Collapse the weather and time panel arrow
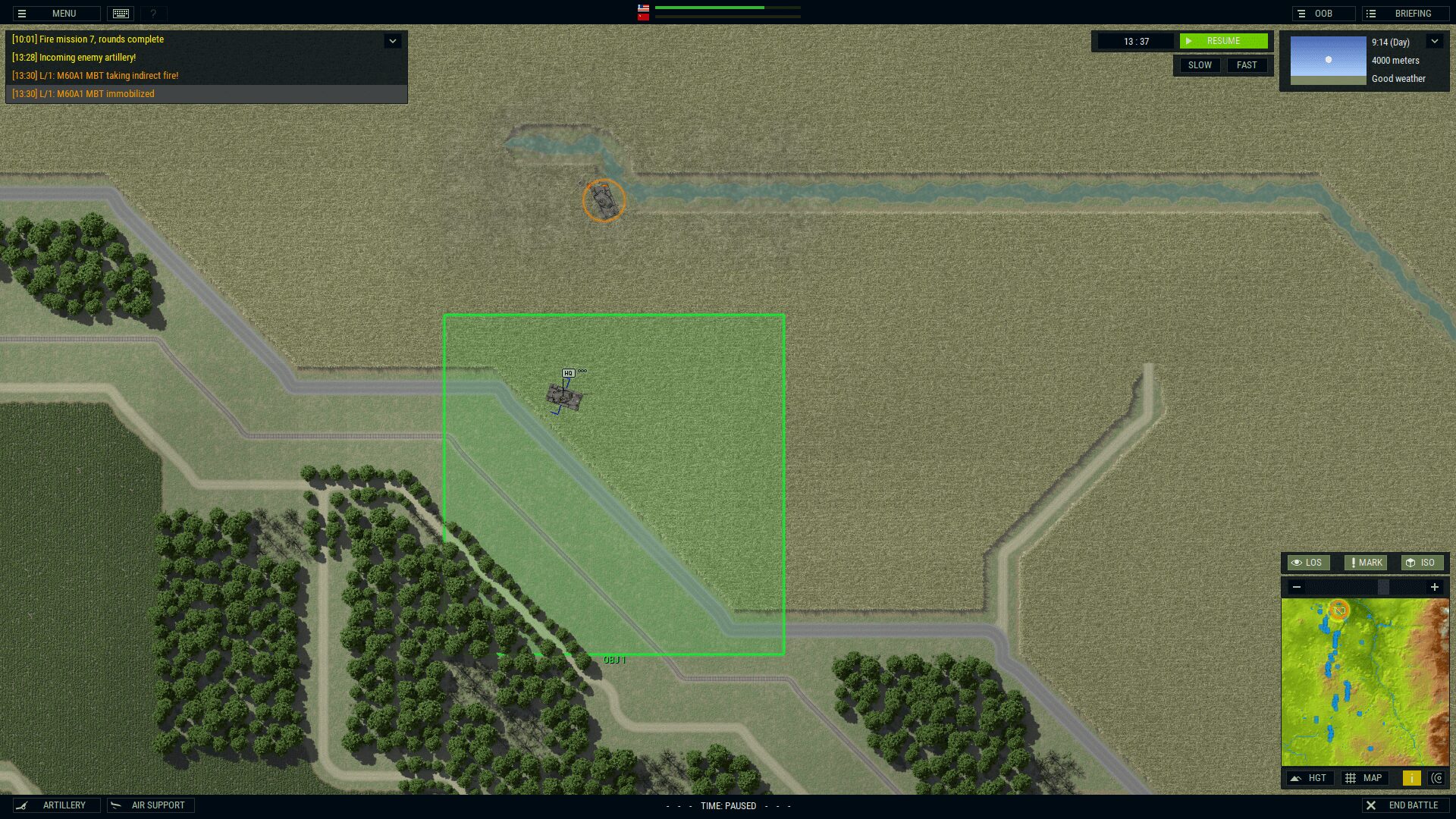The image size is (1456, 819). coord(1434,42)
